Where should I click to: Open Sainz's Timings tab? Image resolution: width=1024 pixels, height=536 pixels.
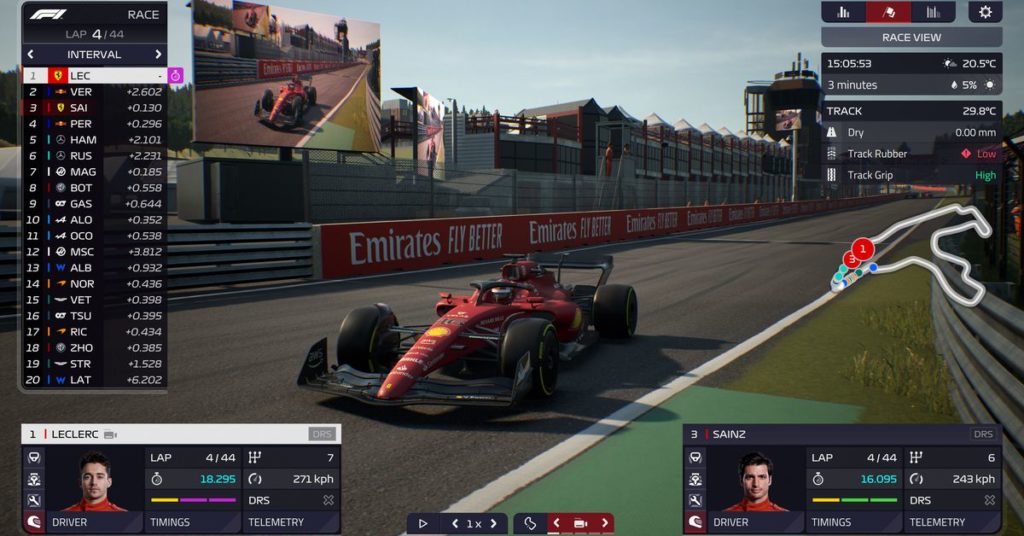pyautogui.click(x=857, y=522)
